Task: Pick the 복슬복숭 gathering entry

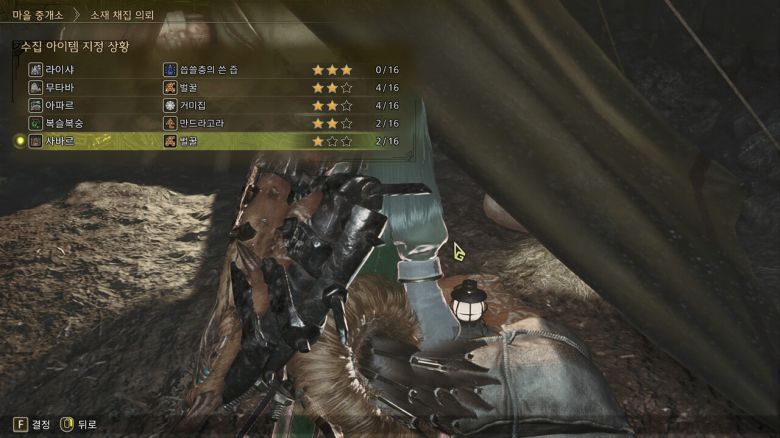Action: click(64, 123)
